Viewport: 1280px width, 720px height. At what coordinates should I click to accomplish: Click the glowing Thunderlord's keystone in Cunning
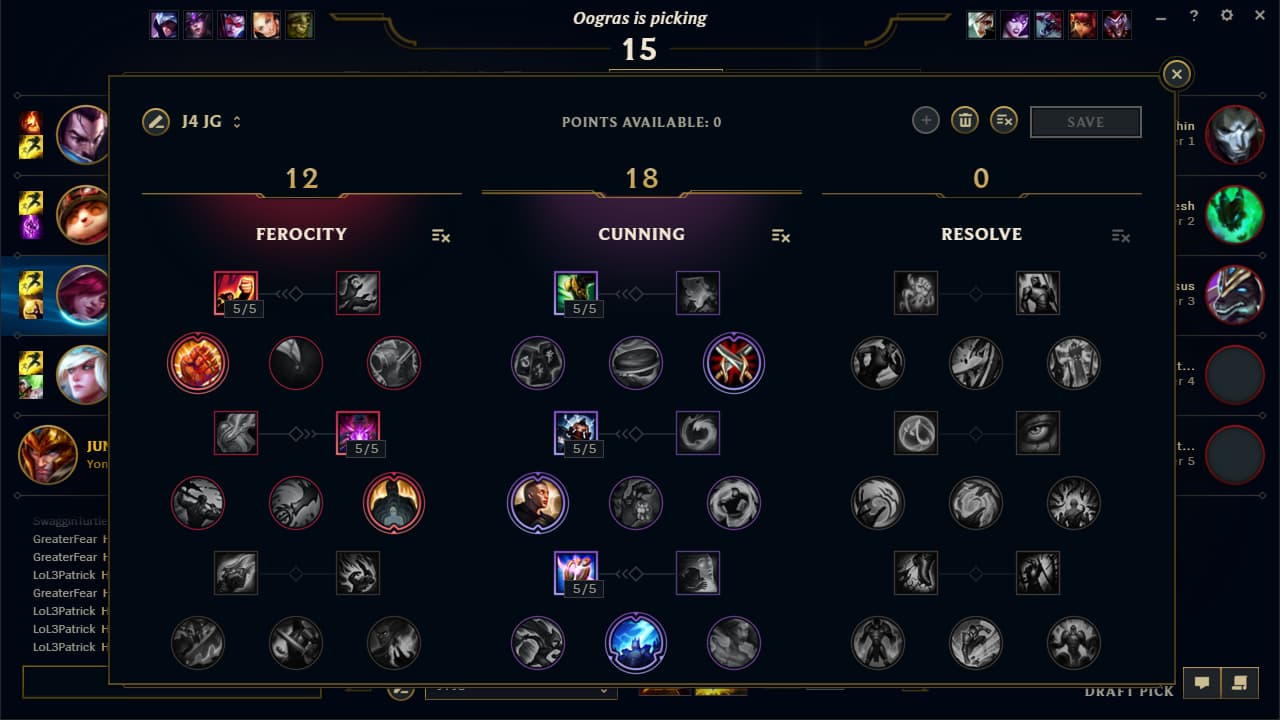click(636, 643)
